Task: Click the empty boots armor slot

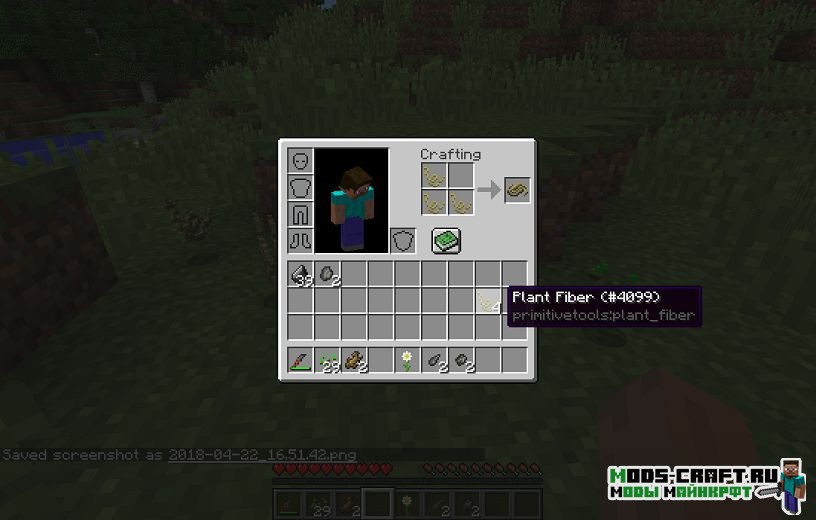Action: tap(301, 241)
